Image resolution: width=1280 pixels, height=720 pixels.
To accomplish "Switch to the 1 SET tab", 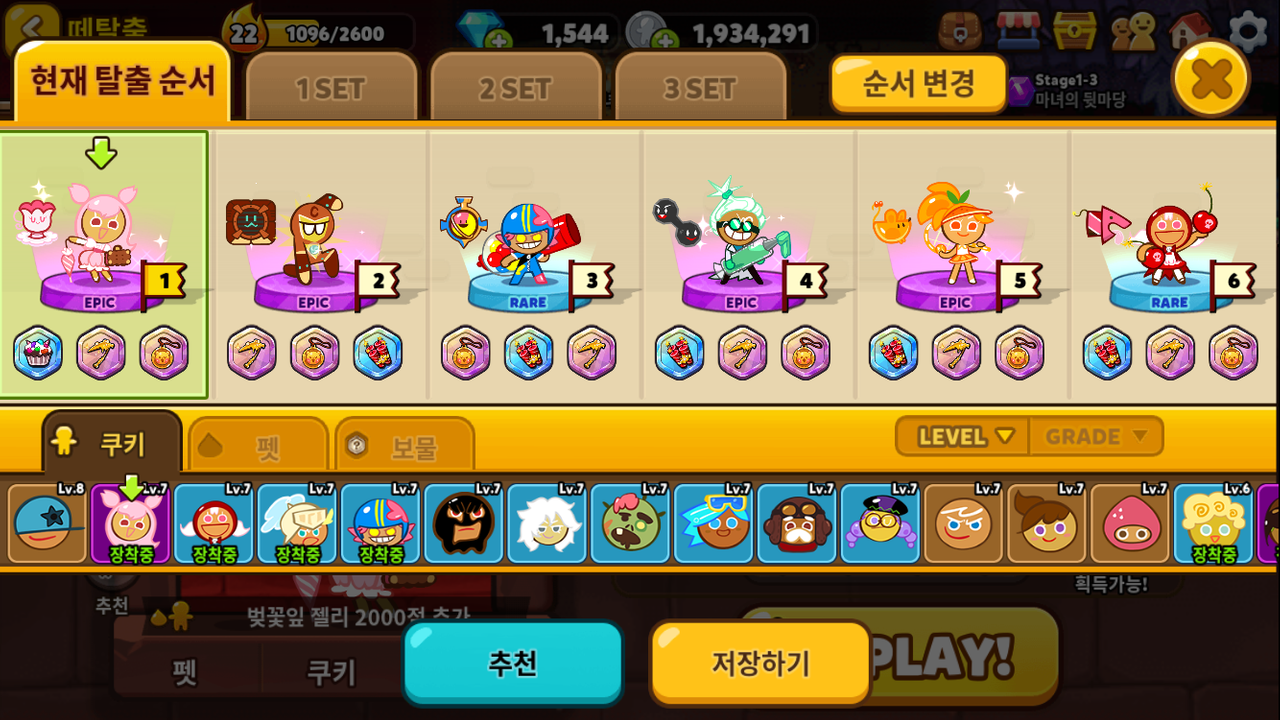I will point(331,89).
